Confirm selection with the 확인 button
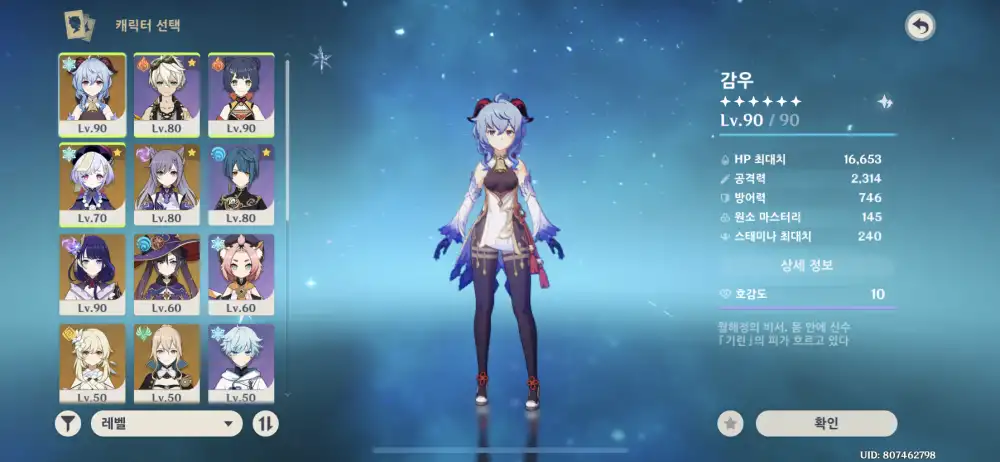Image resolution: width=1000 pixels, height=462 pixels. point(826,424)
